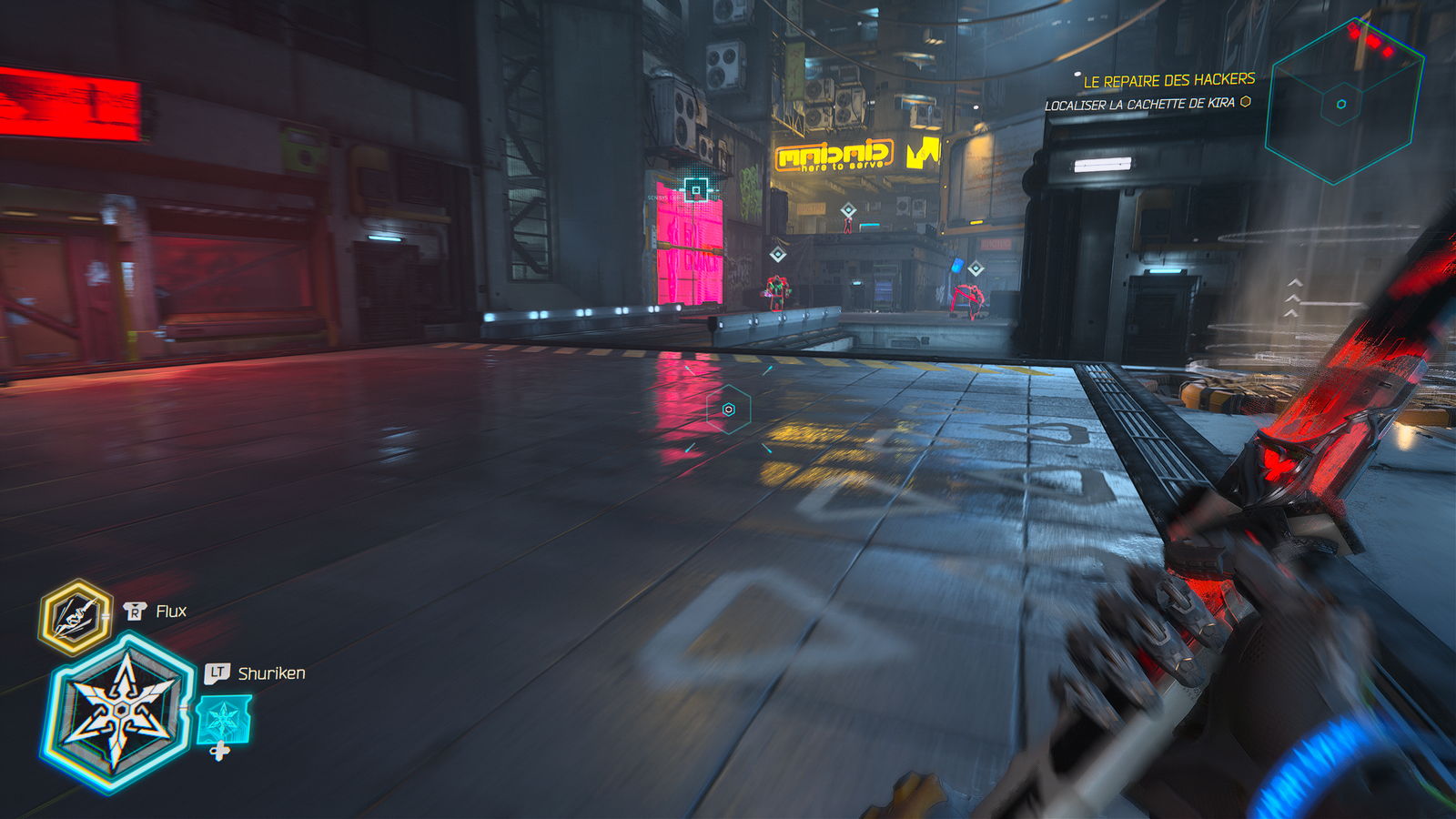This screenshot has height=819, width=1456.
Task: Toggle the diamond marker above the rightmost enemy
Action: point(976,267)
